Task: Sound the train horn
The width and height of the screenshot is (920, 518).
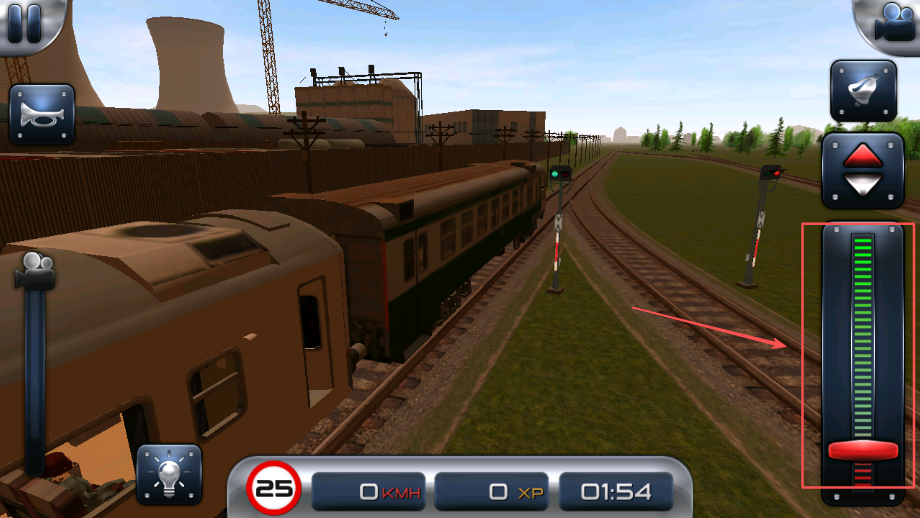Action: pos(42,116)
